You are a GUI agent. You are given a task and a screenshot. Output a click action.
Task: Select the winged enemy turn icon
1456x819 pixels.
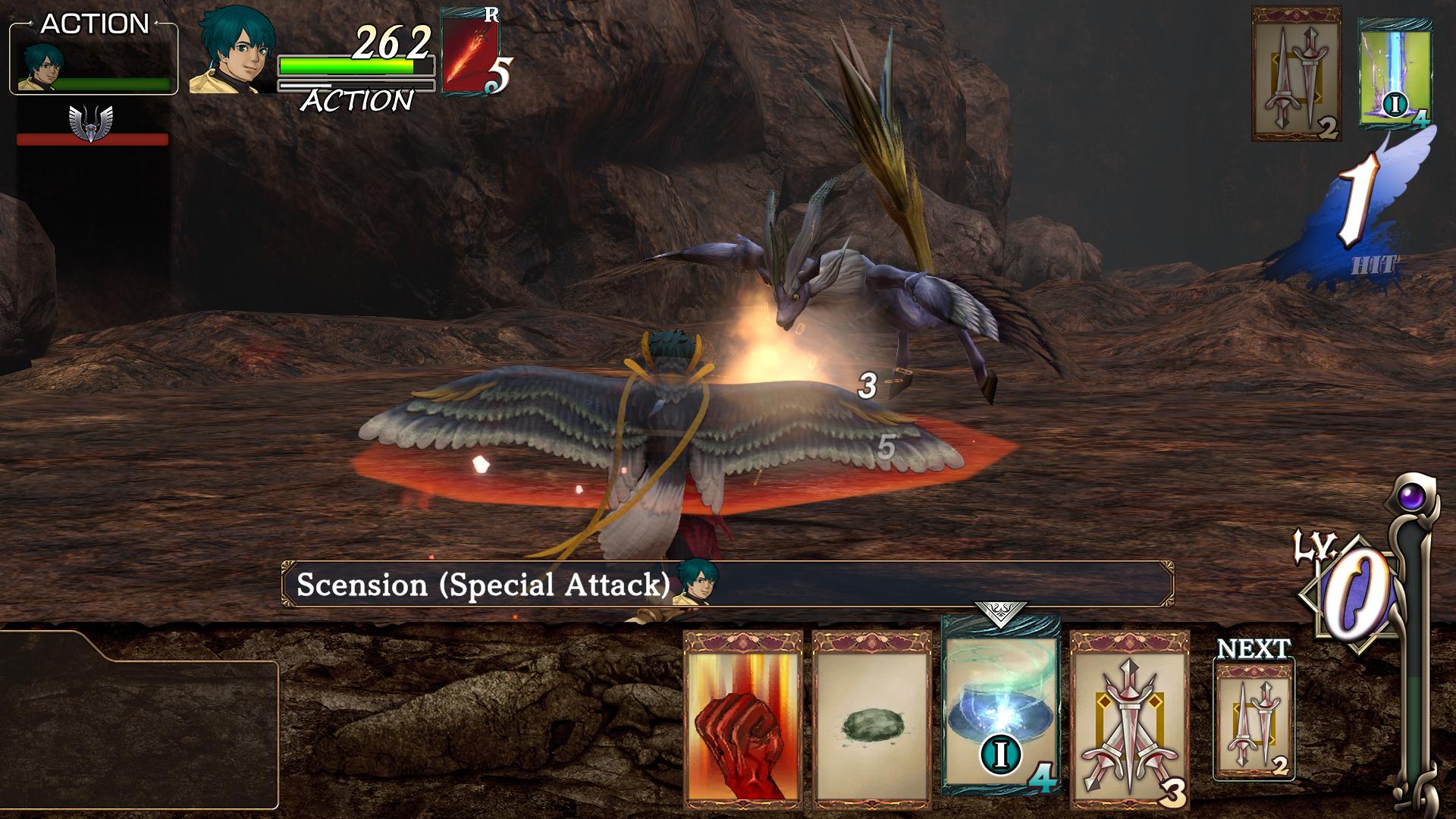(x=91, y=123)
